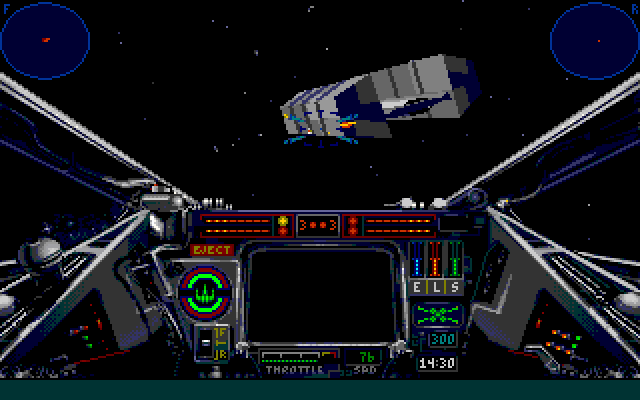The height and width of the screenshot is (400, 640).
Task: Adjust the throttle bar
Action: click(295, 355)
